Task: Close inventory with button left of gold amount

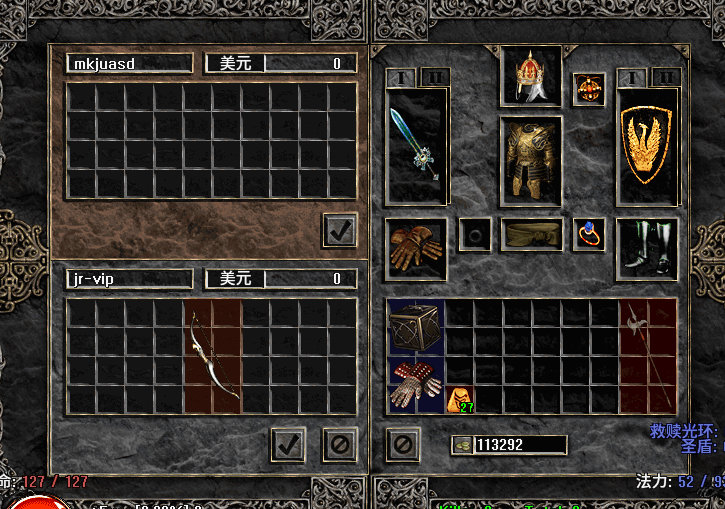Action: coord(402,444)
